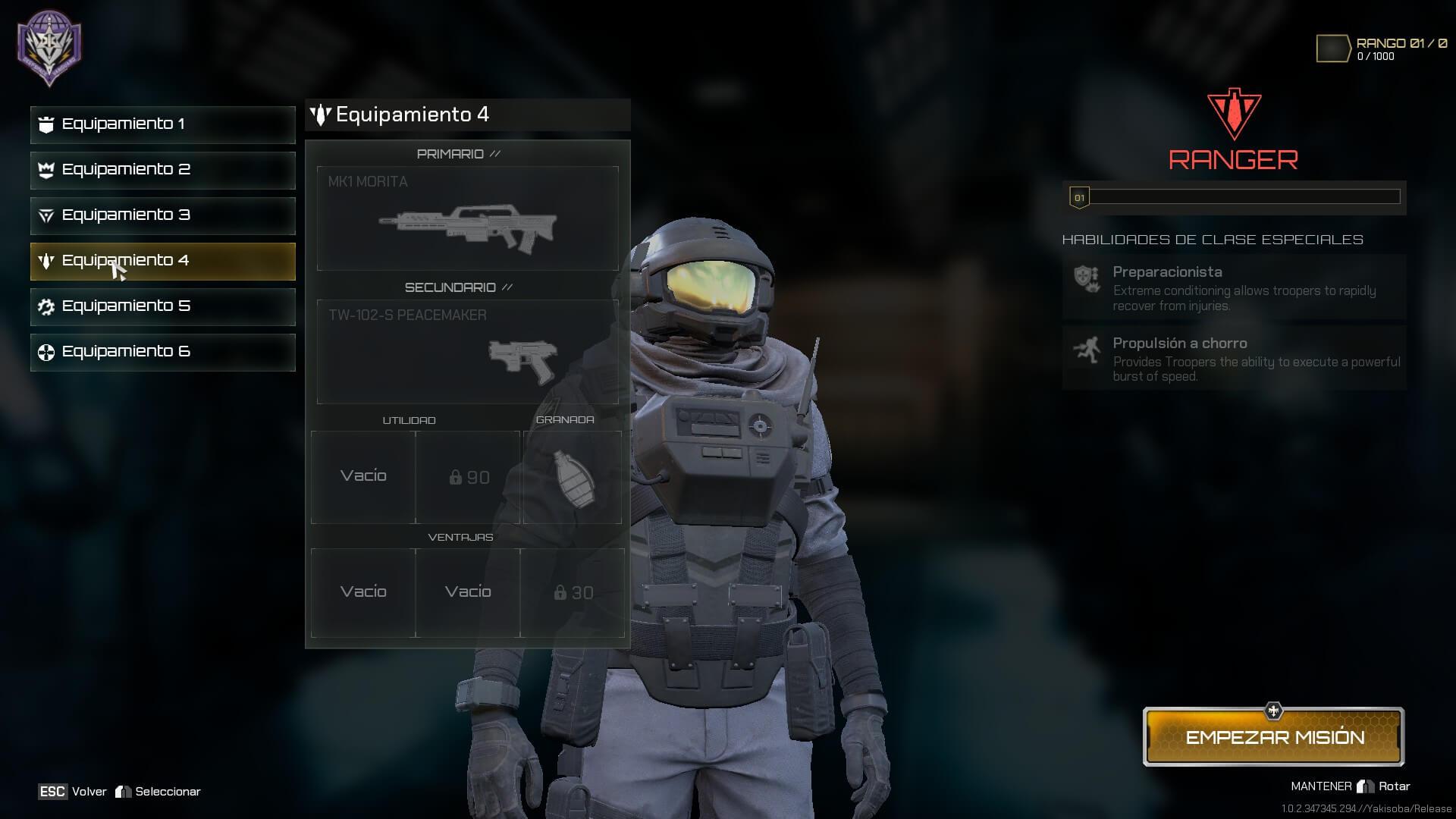The width and height of the screenshot is (1456, 819).
Task: View the Preparacionista class ability
Action: click(1234, 287)
